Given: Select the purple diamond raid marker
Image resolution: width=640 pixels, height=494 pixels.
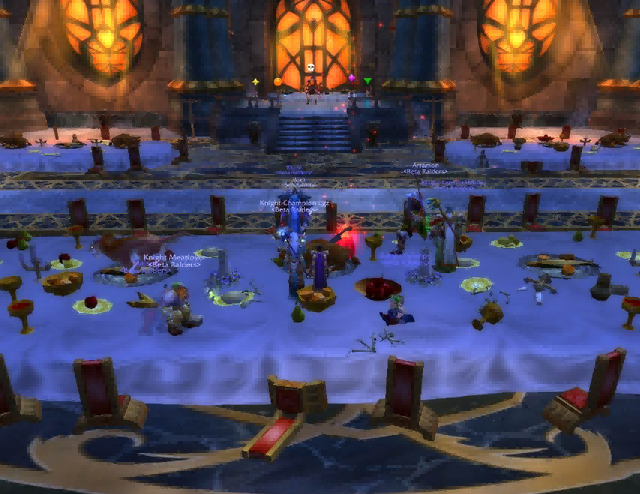Looking at the screenshot, I should [351, 79].
